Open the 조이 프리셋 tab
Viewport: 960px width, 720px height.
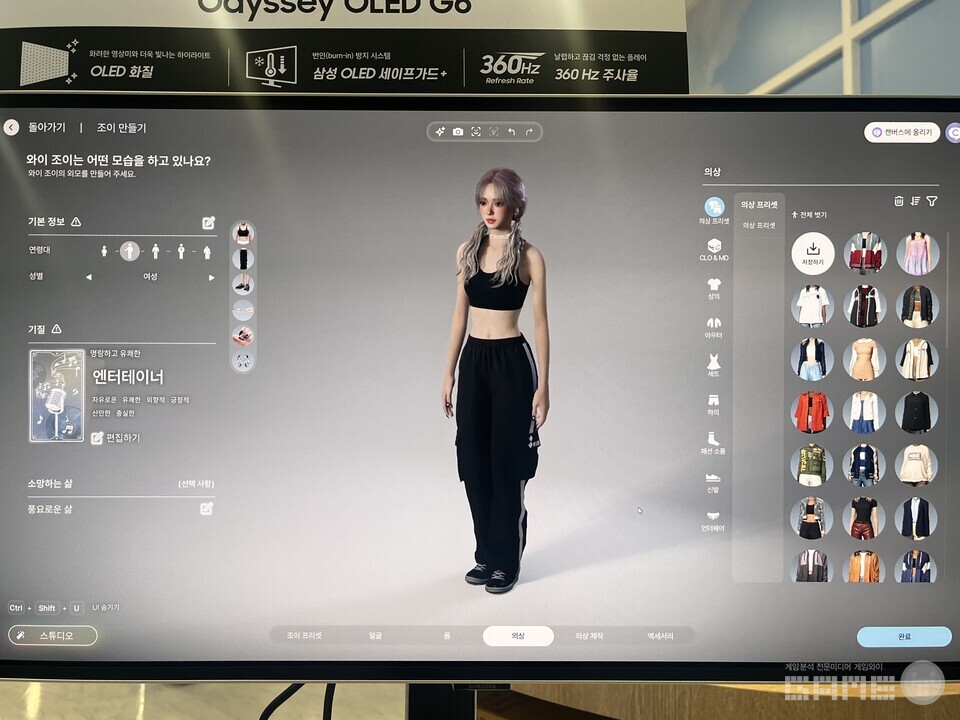click(305, 636)
